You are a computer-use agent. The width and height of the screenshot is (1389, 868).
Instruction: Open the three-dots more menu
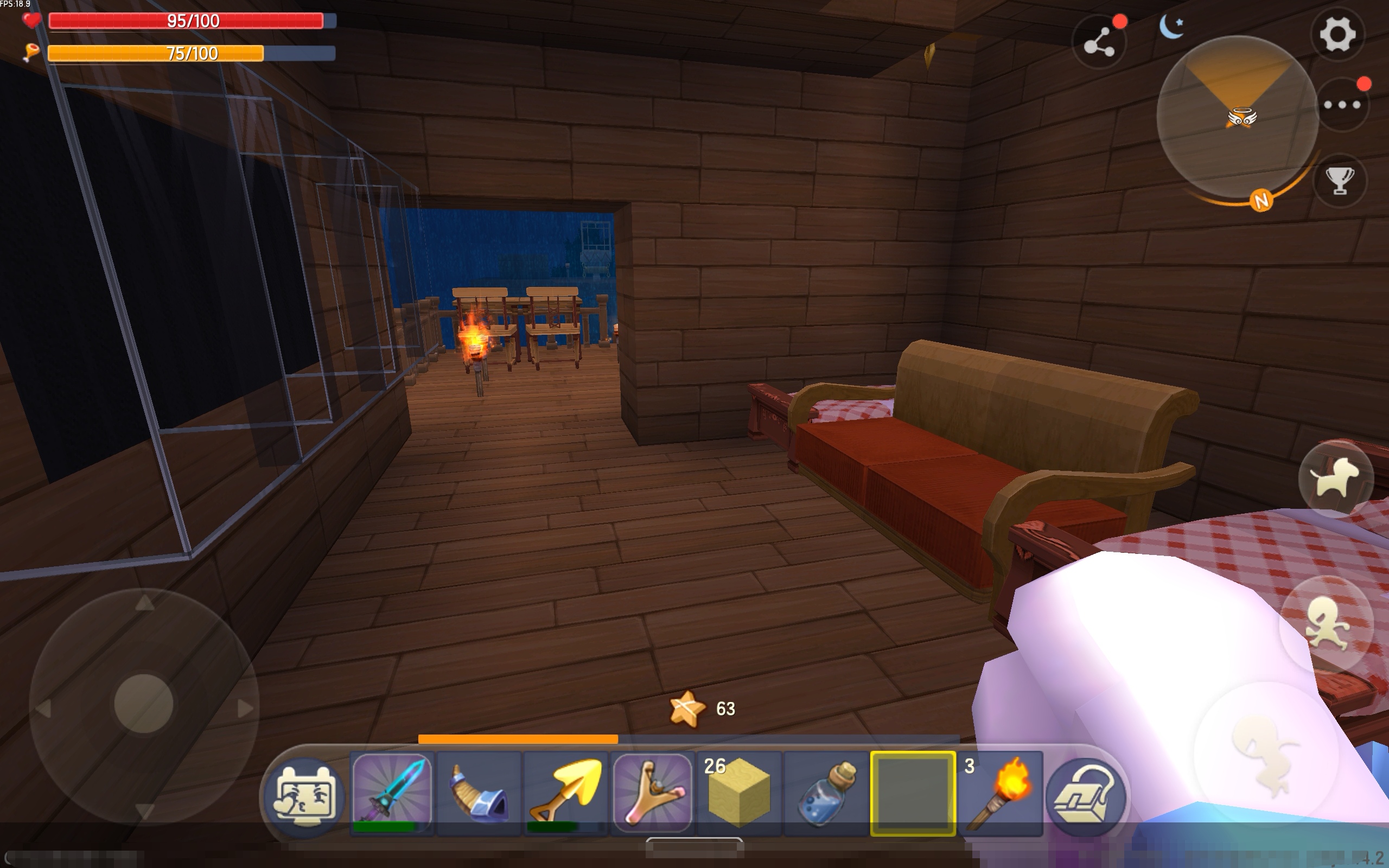click(1341, 105)
